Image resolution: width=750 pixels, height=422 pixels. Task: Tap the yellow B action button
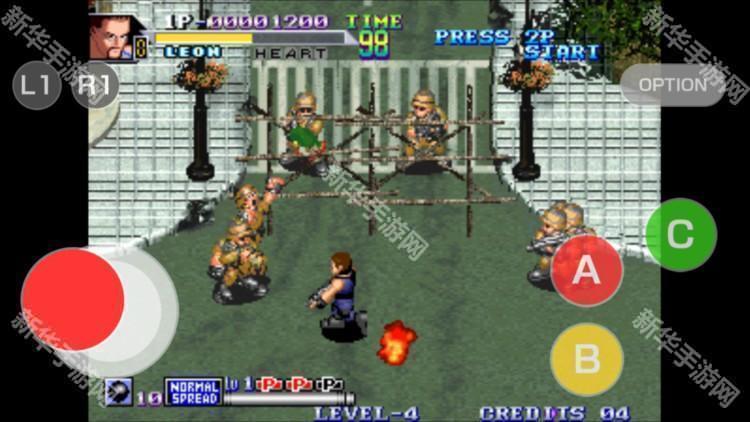[587, 359]
